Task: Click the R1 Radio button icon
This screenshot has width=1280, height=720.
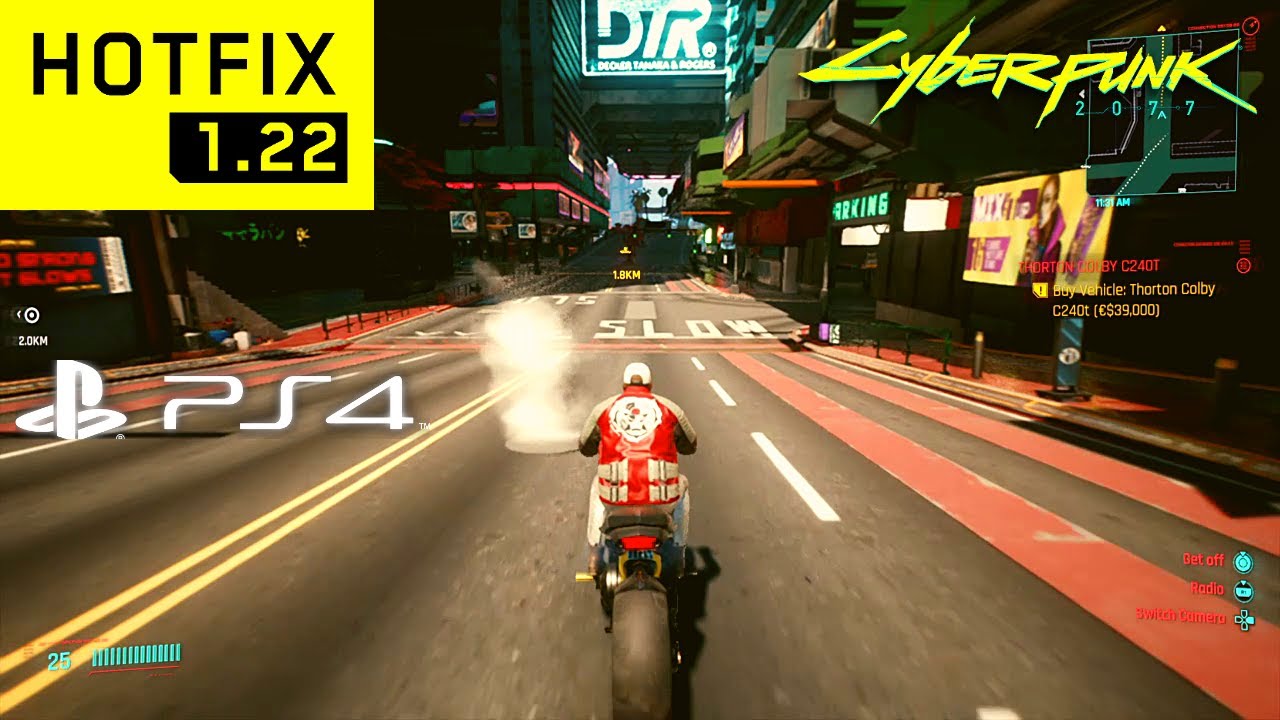Action: (1244, 591)
